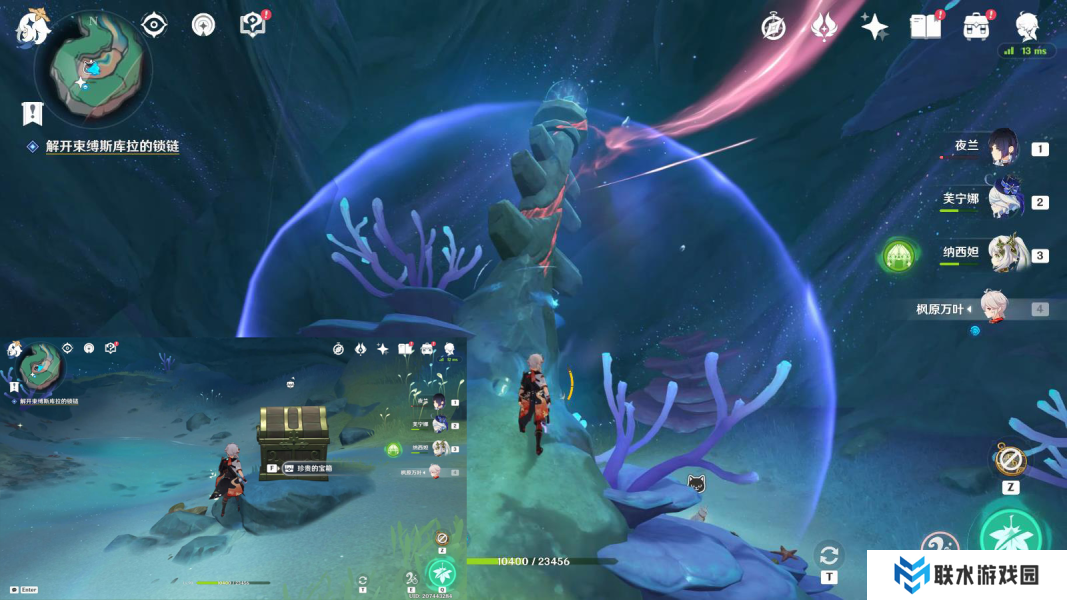Image resolution: width=1067 pixels, height=600 pixels.
Task: Select the tracked quest 解开束缚斯库拉的锁链
Action: 112,146
